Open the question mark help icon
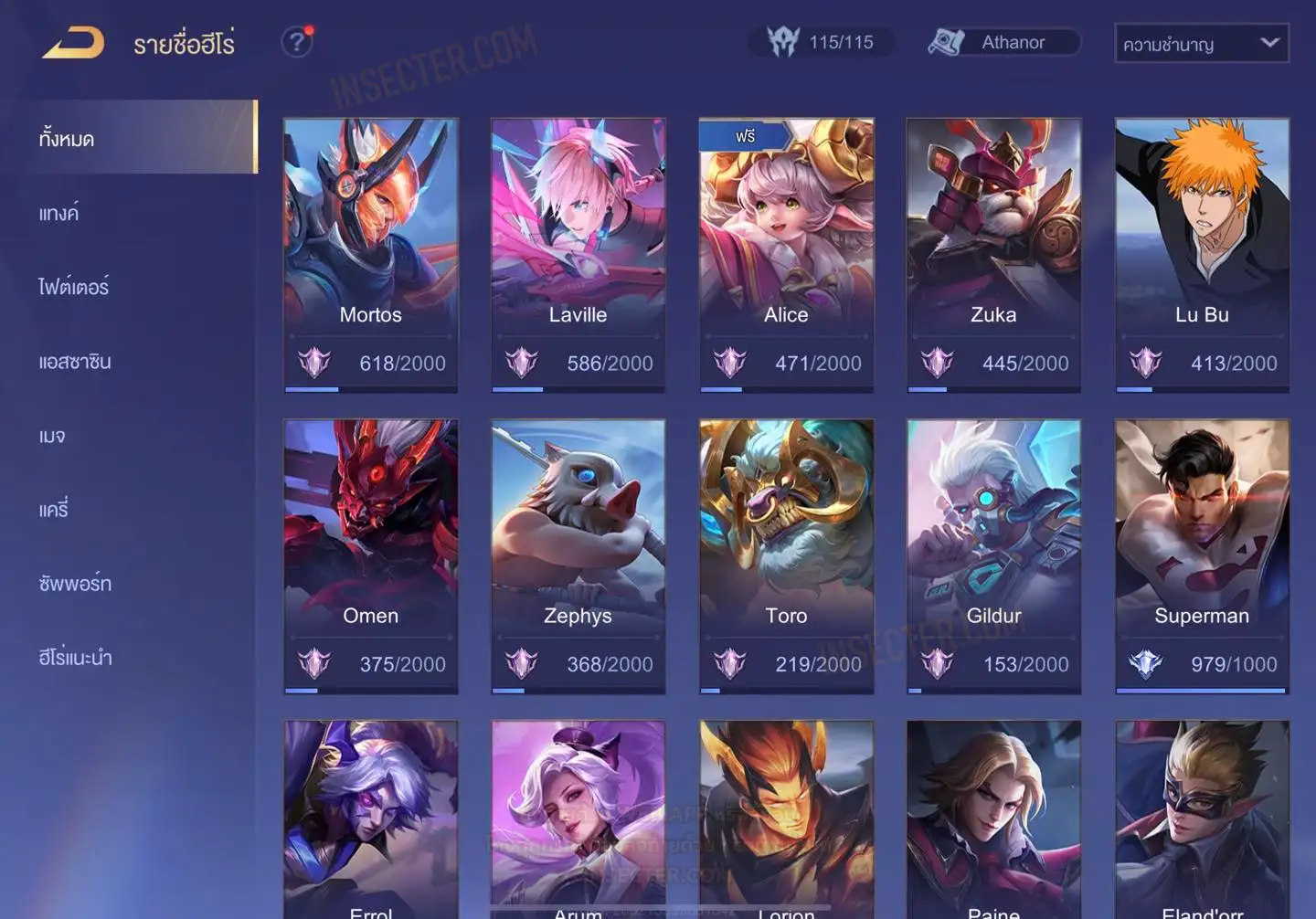 click(x=296, y=42)
